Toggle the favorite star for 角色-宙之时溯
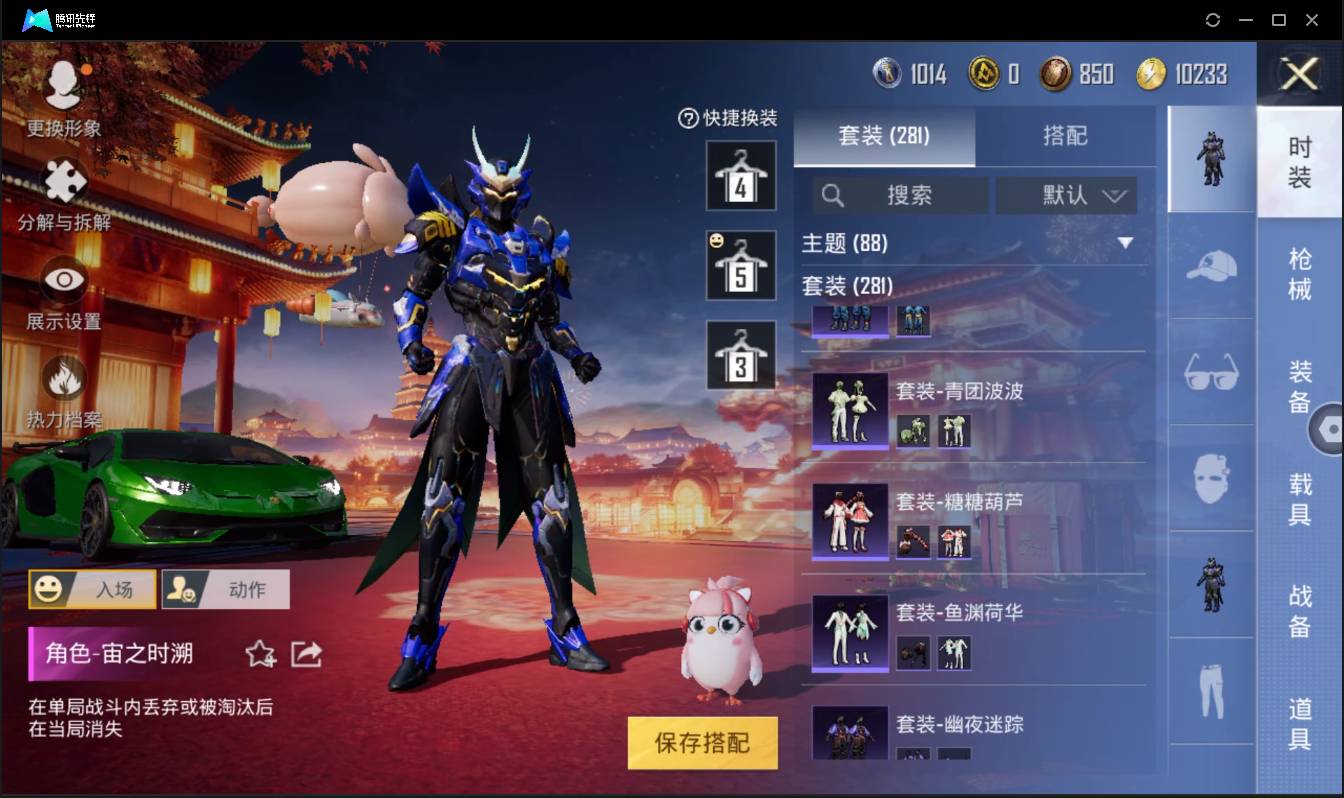This screenshot has width=1344, height=798. (261, 654)
